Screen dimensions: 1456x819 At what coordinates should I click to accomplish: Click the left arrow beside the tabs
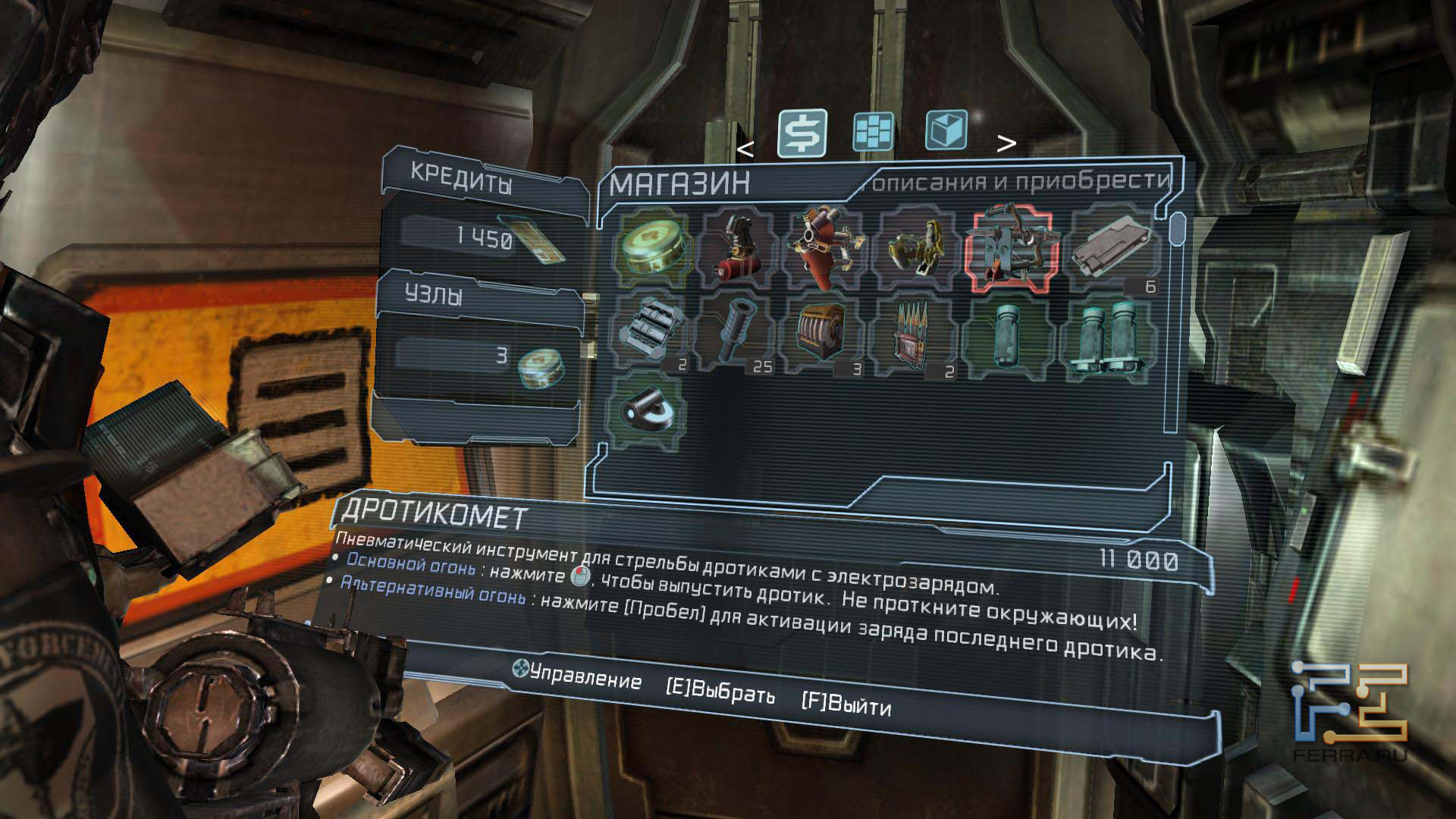coord(745,150)
